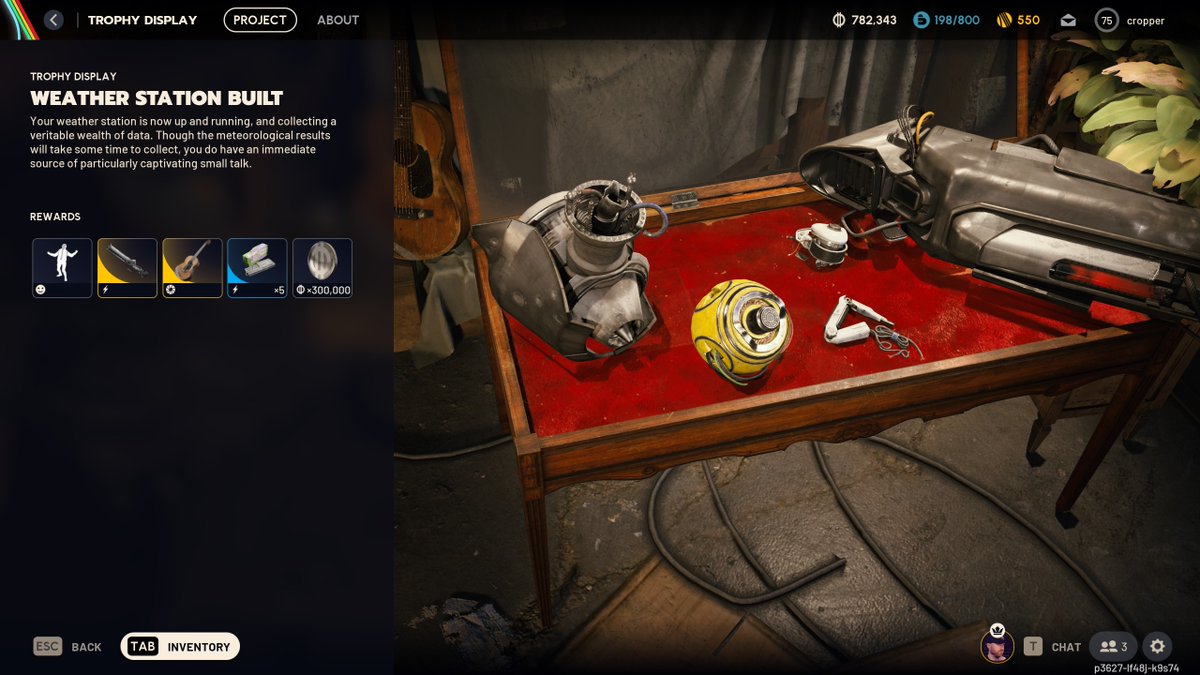Show the social list with 3 players
This screenshot has height=675, width=1200.
pos(1113,647)
